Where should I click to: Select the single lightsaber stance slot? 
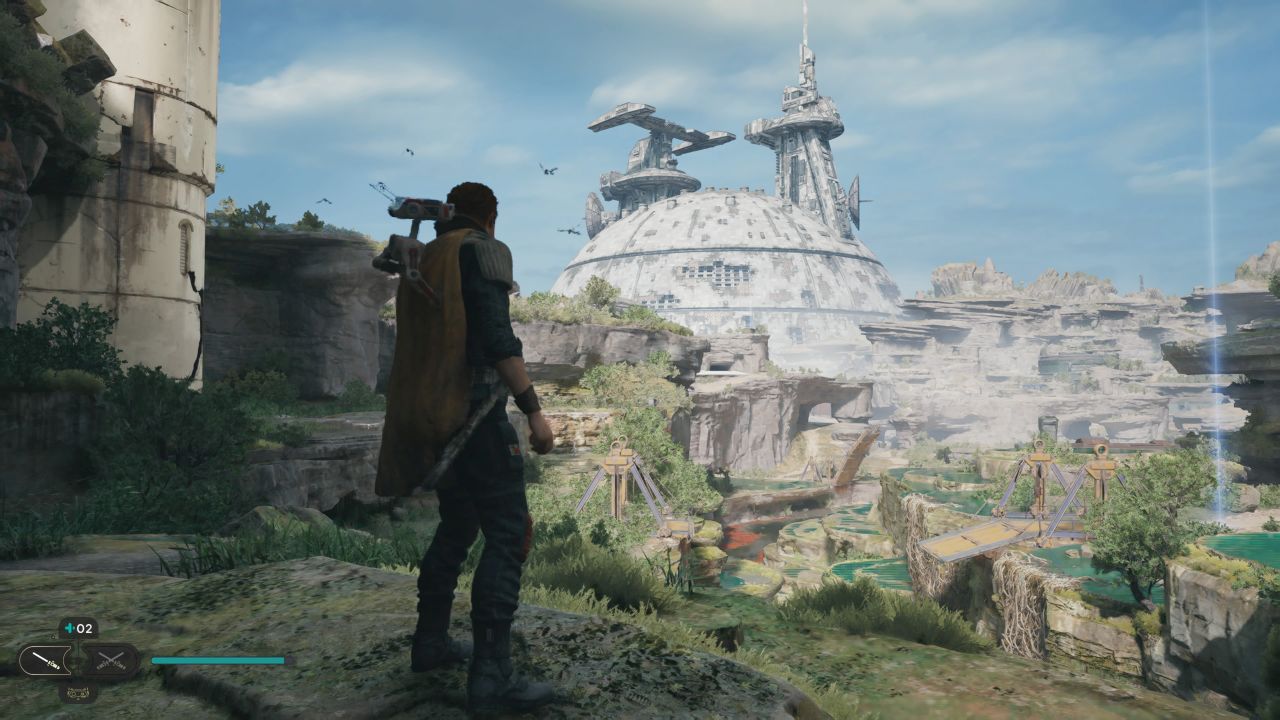tap(45, 661)
